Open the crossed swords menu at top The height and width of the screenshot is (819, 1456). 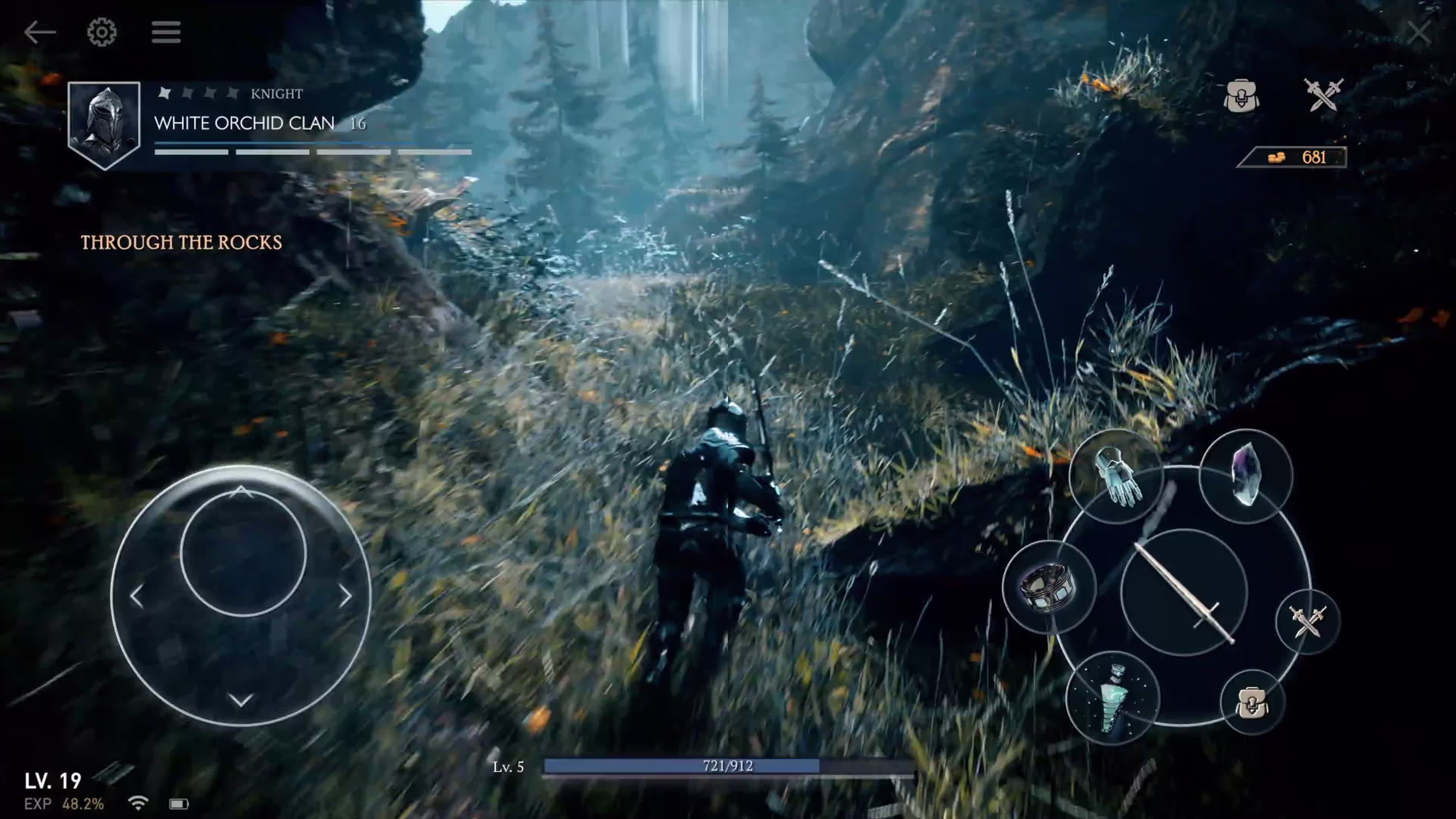(x=1323, y=95)
